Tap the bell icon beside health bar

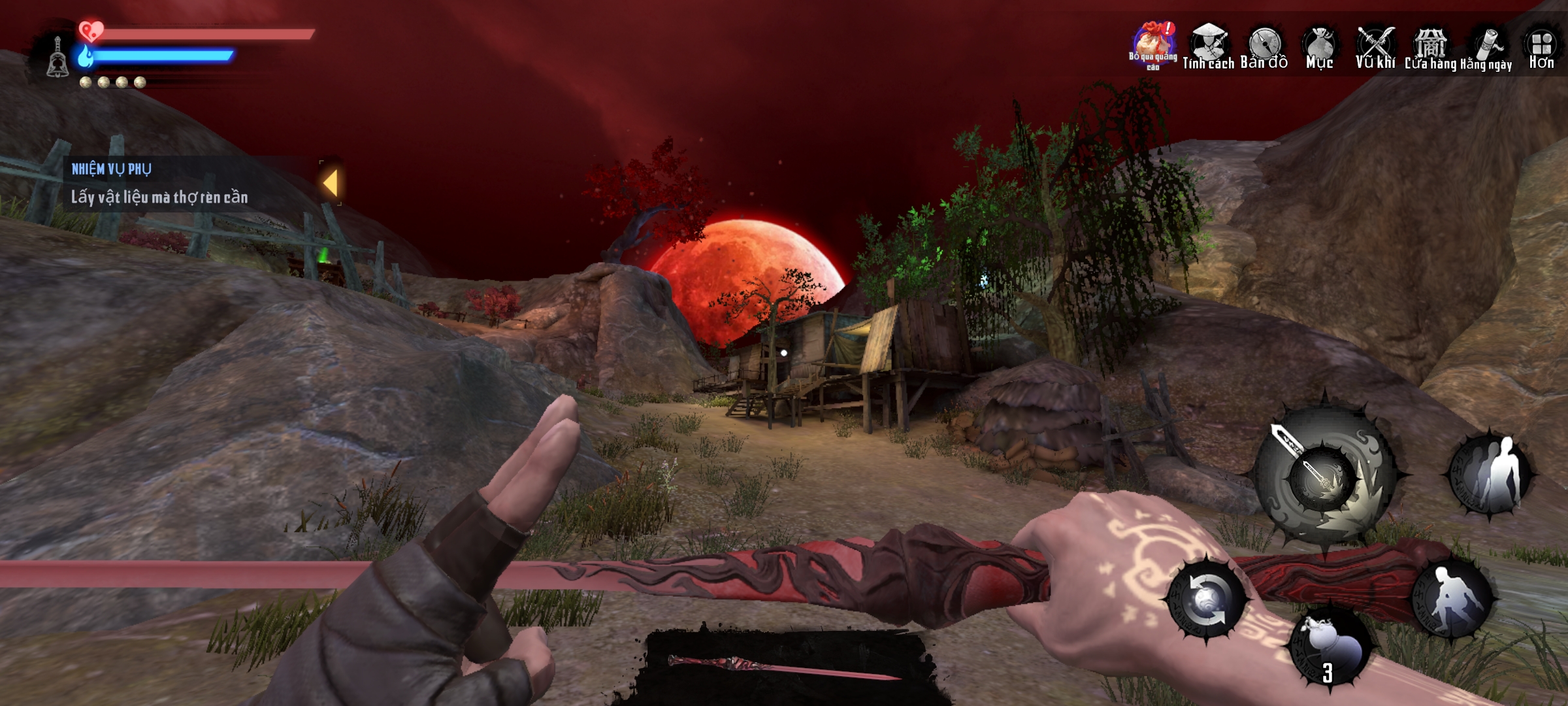[x=57, y=57]
